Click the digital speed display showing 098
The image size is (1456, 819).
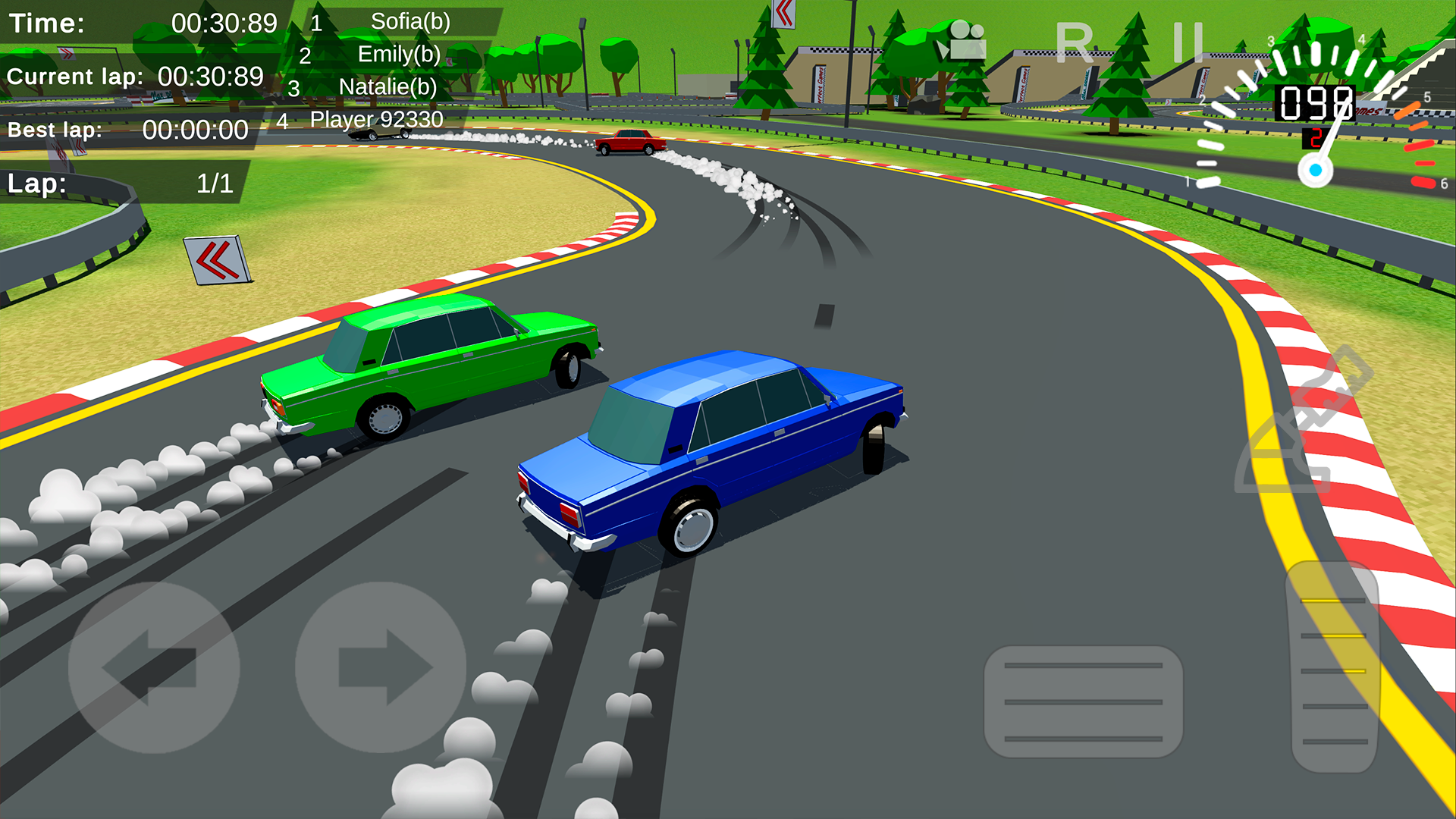coord(1316,102)
